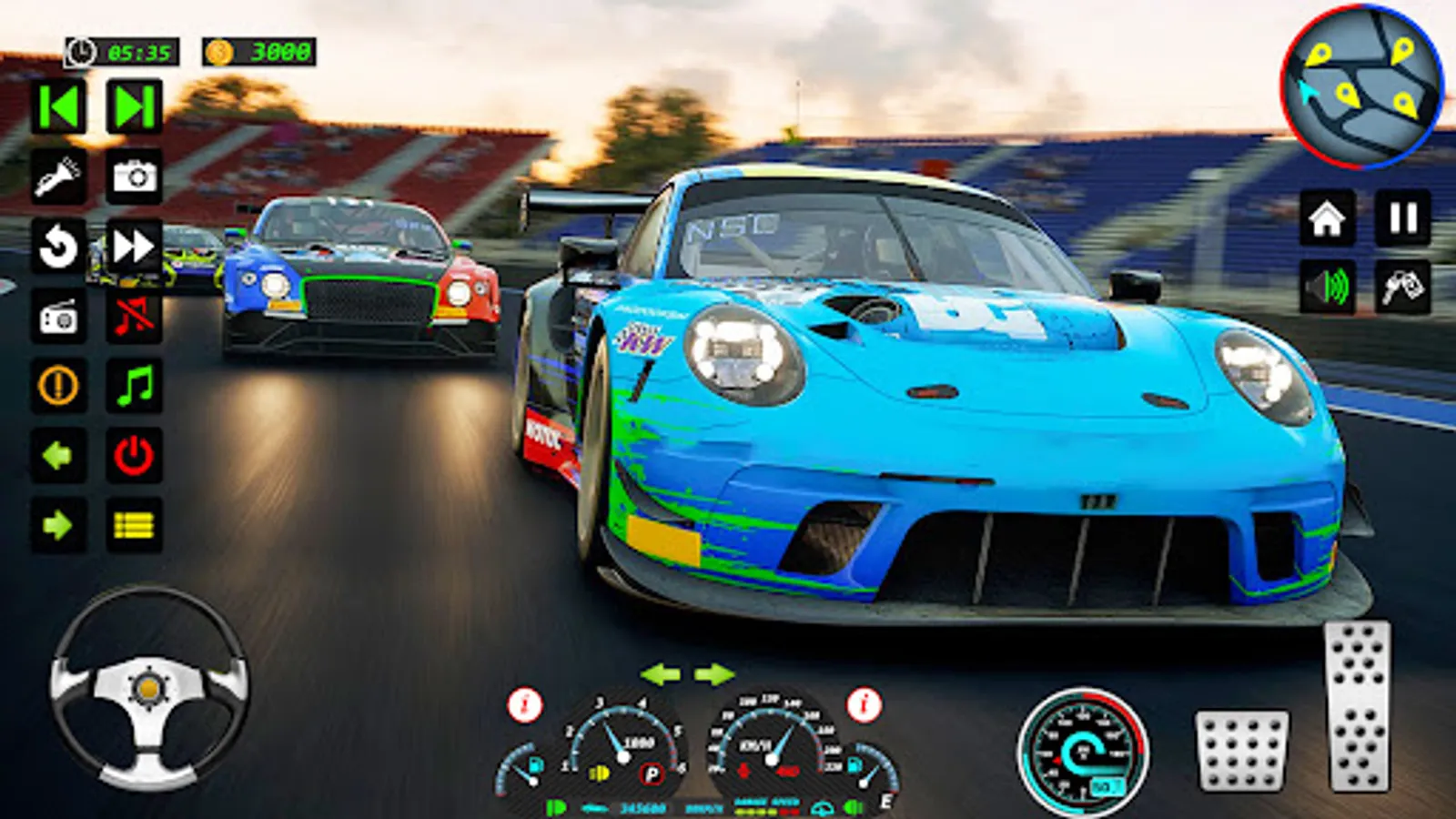
Task: Click the green skip-to-next button
Action: coord(134,107)
